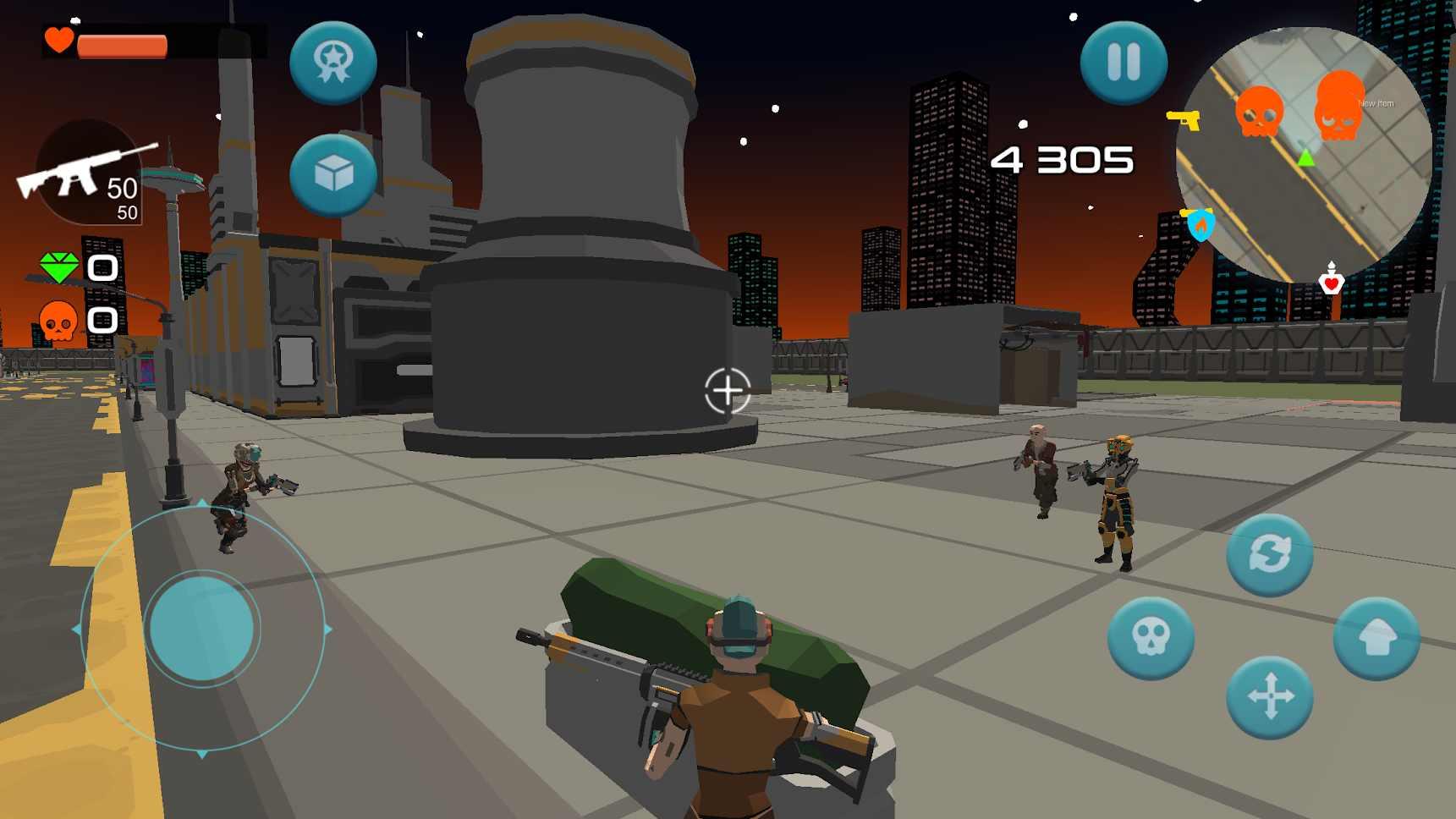The image size is (1456, 819).
Task: Click the circular minimap
Action: (1304, 154)
